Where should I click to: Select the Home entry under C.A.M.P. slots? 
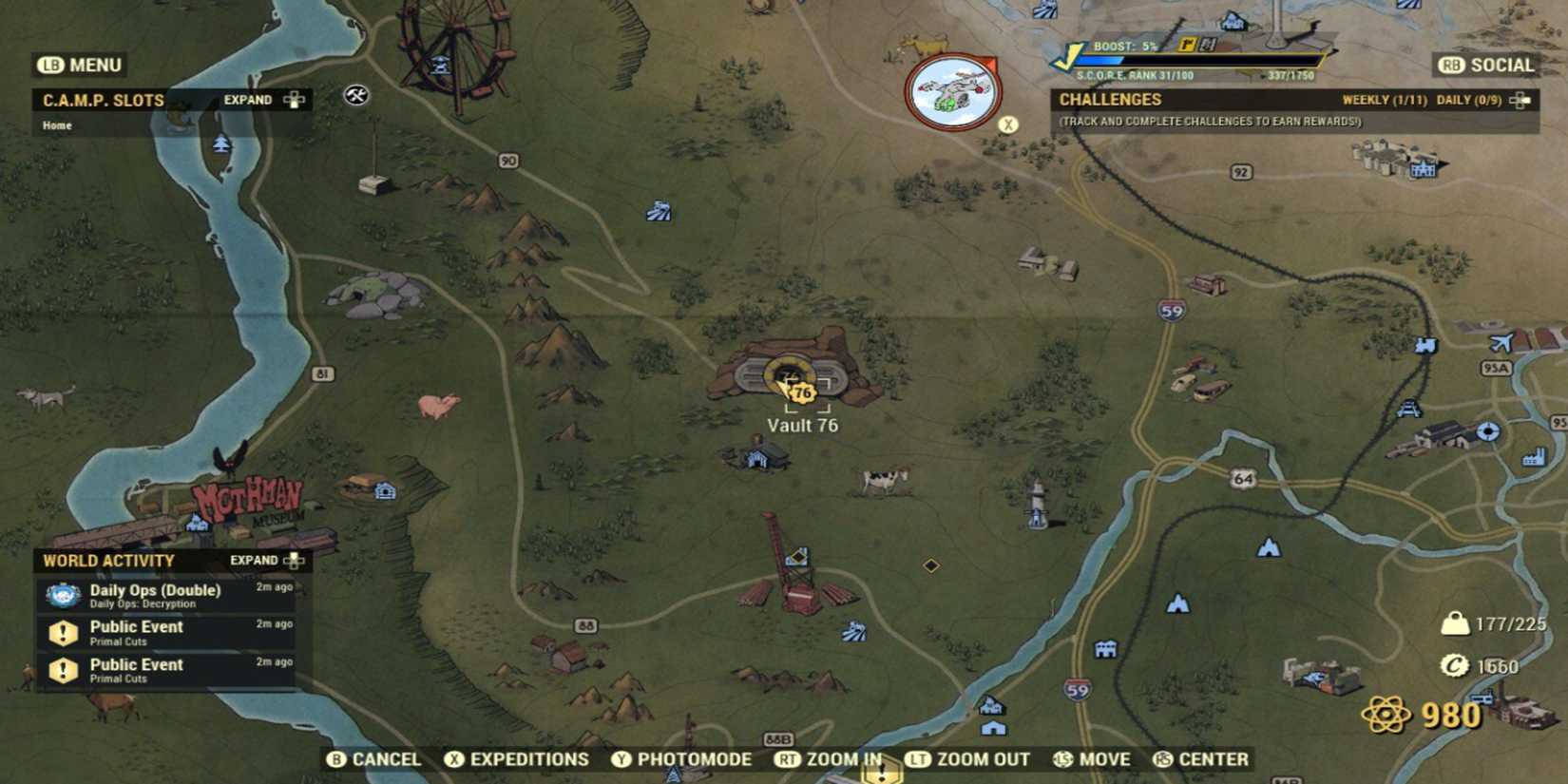(x=56, y=124)
